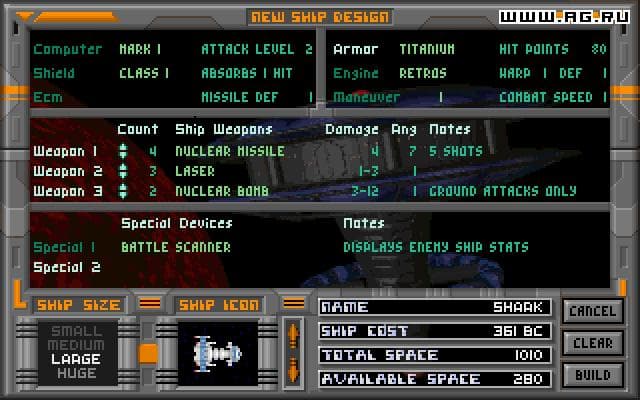Viewport: 640px width, 400px height.
Task: Choose the Nuclear Missile weapon row
Action: 229,151
